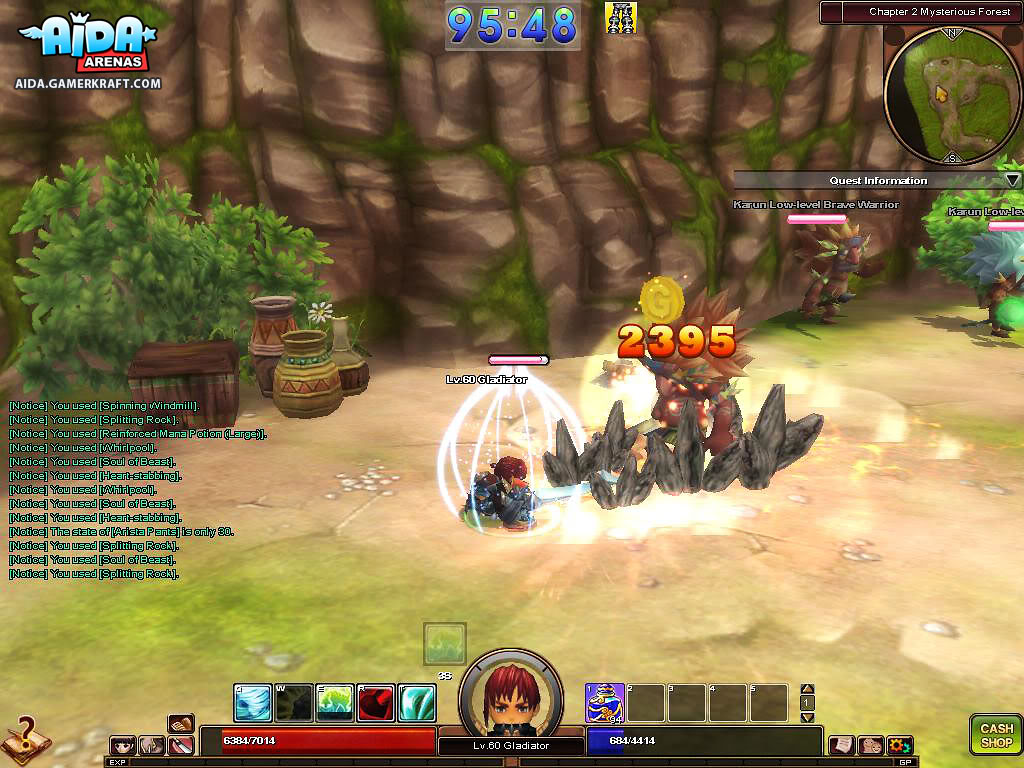
Task: Use the dark skill in slot W
Action: click(294, 703)
